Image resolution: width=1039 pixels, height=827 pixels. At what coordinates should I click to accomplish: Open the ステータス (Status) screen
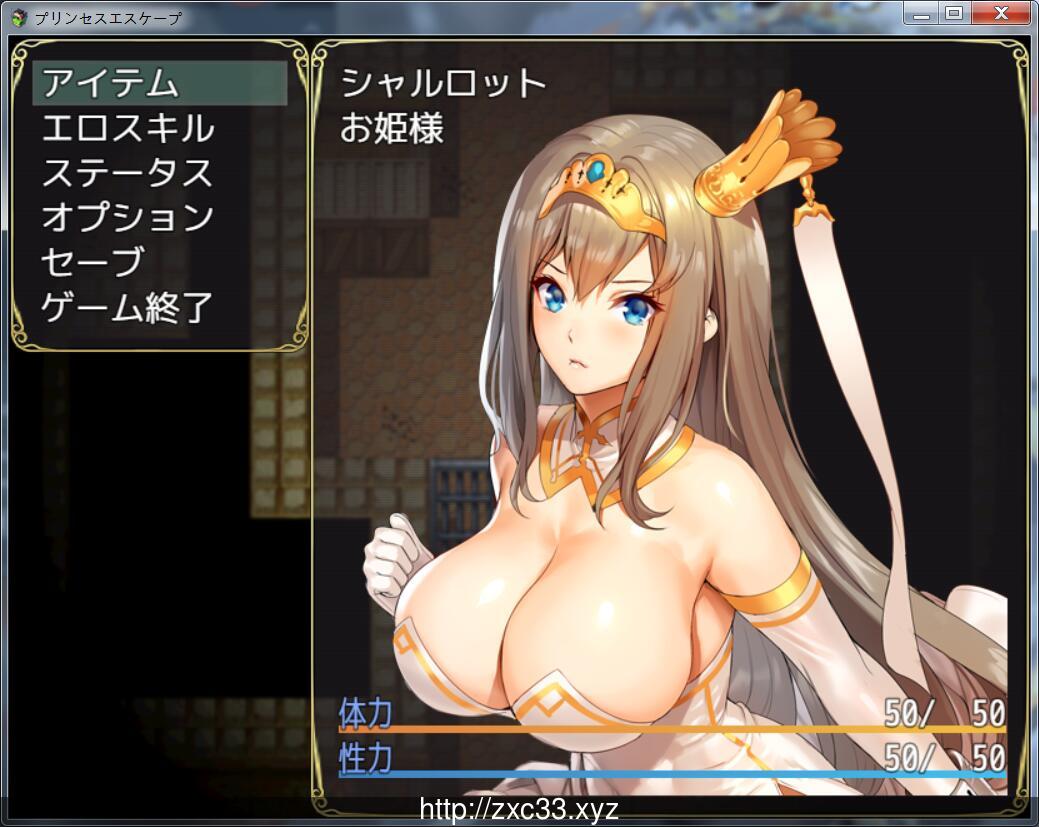pos(128,173)
